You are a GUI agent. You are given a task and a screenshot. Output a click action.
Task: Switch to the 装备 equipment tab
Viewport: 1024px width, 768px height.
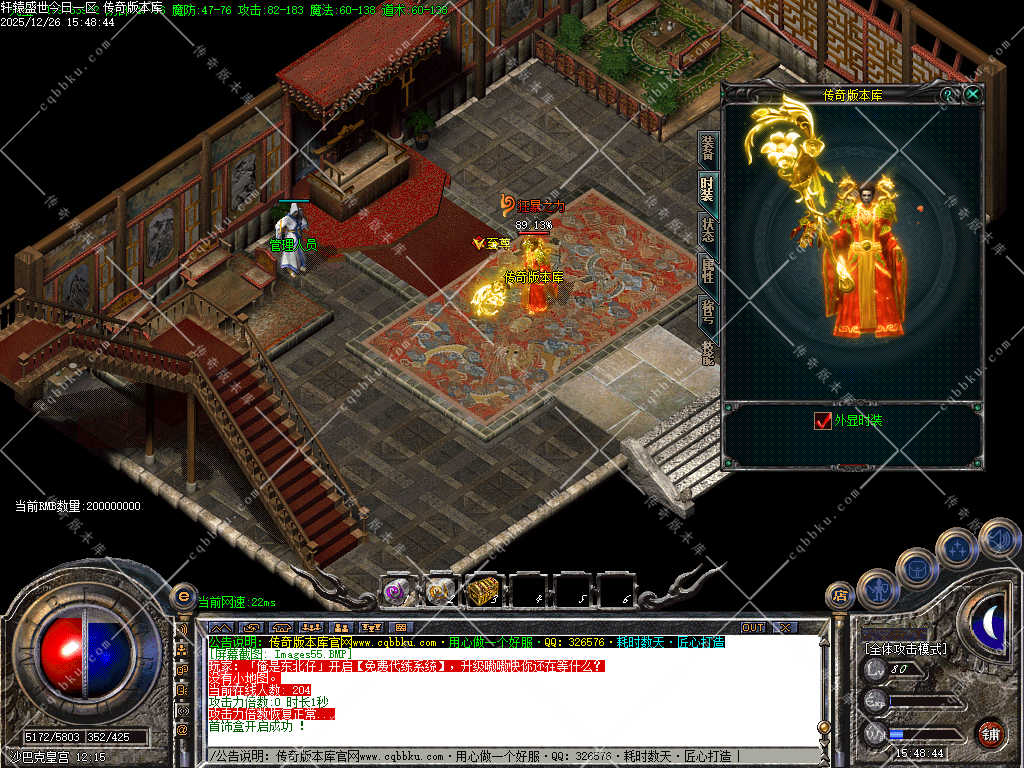[707, 150]
